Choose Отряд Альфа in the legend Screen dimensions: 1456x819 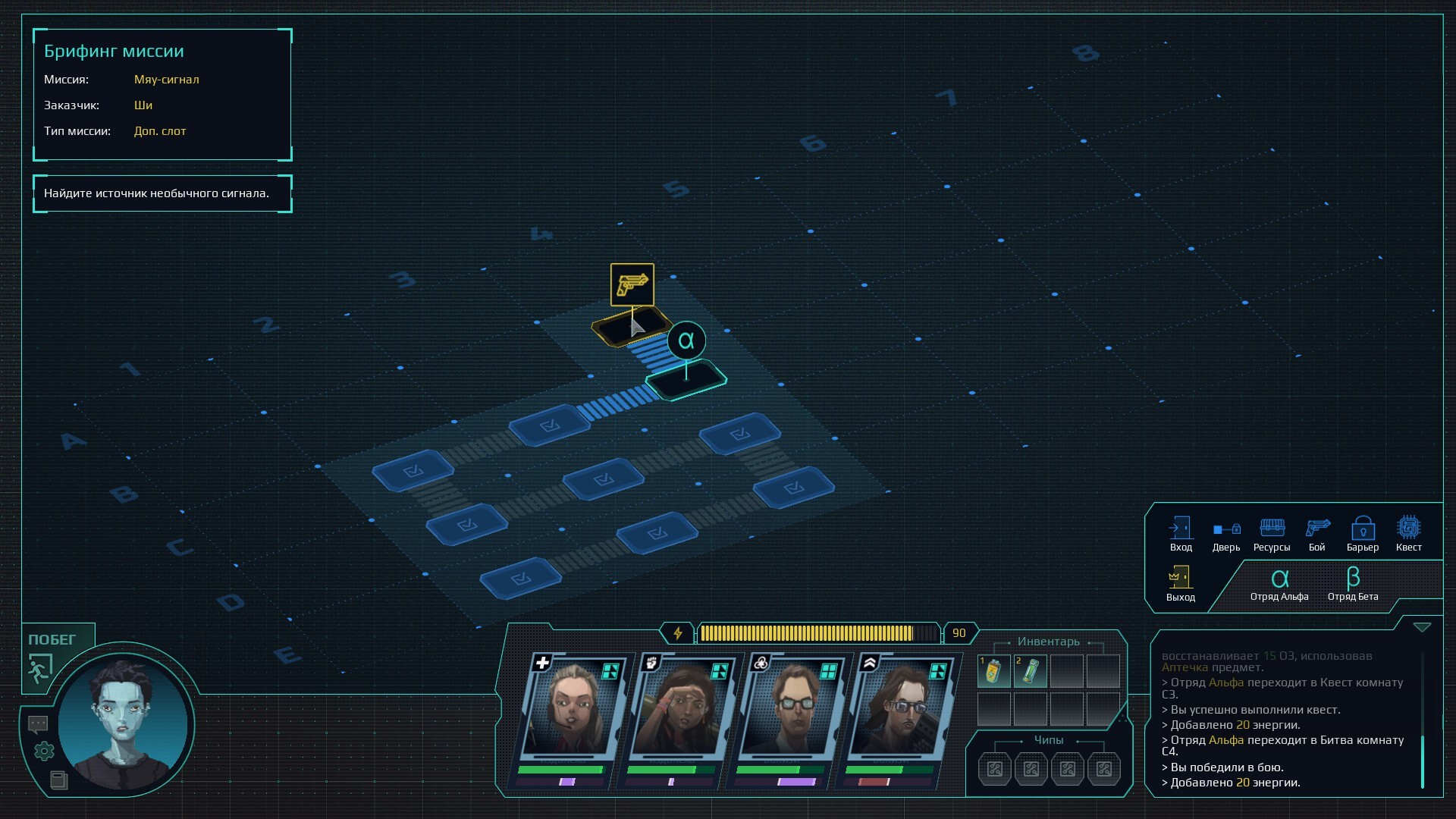point(1279,585)
